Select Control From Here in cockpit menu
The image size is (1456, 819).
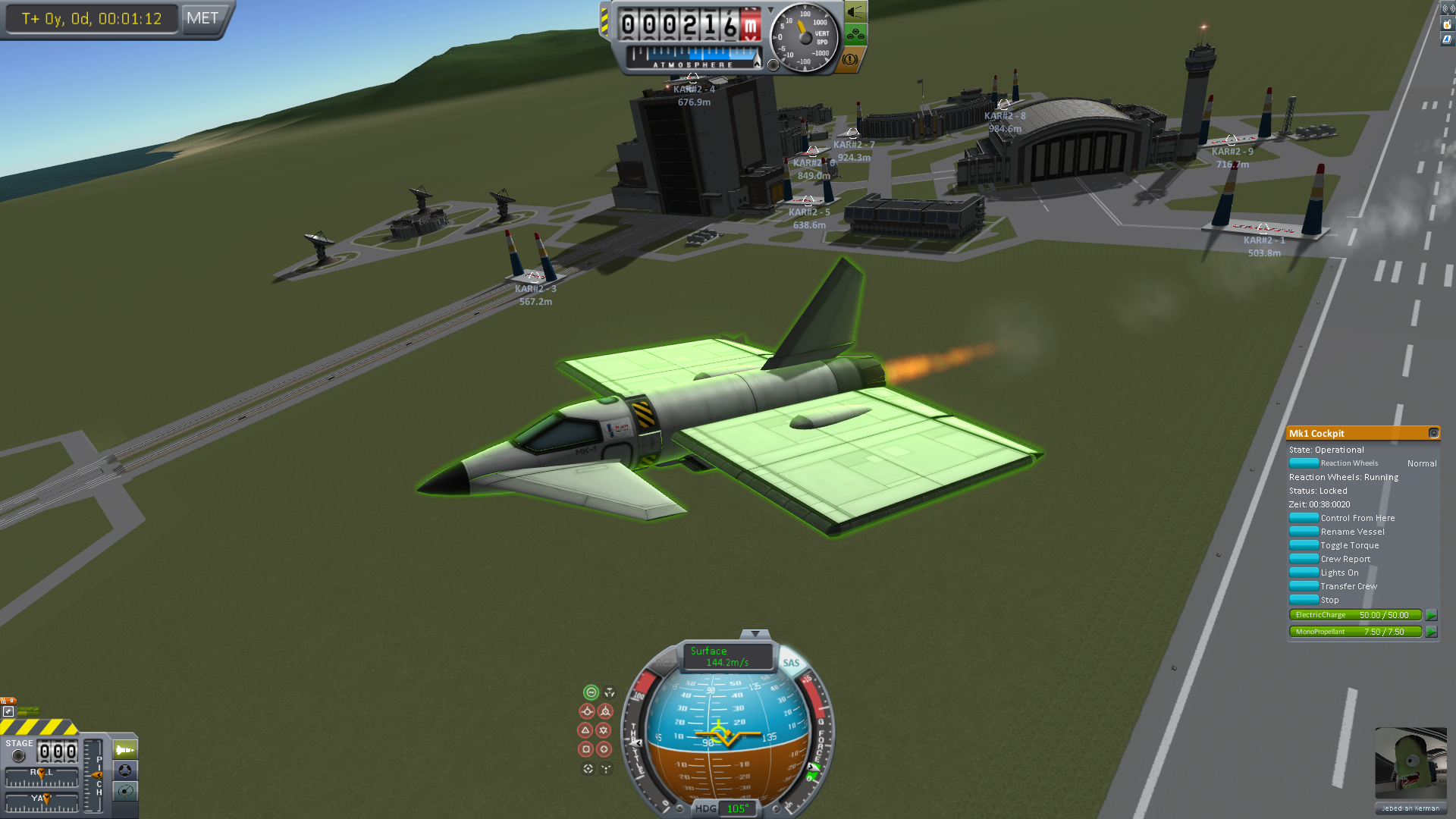[x=1304, y=518]
